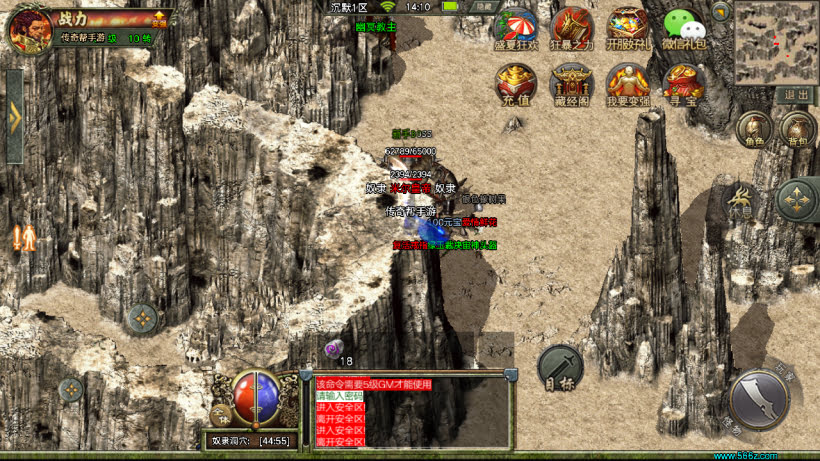Use the purple potion quick slot

[333, 348]
